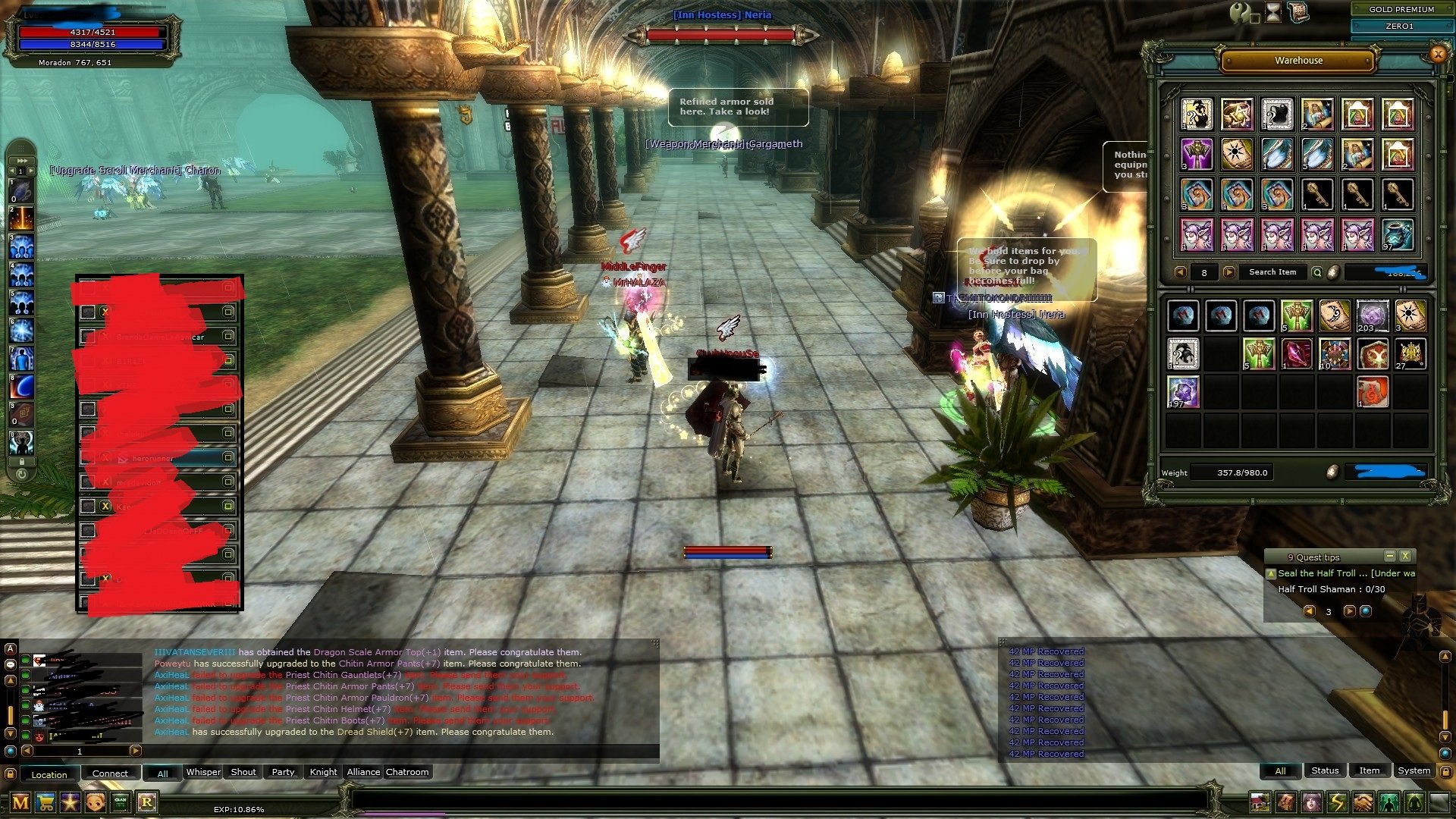Switch to the Shout chat tab

(243, 772)
